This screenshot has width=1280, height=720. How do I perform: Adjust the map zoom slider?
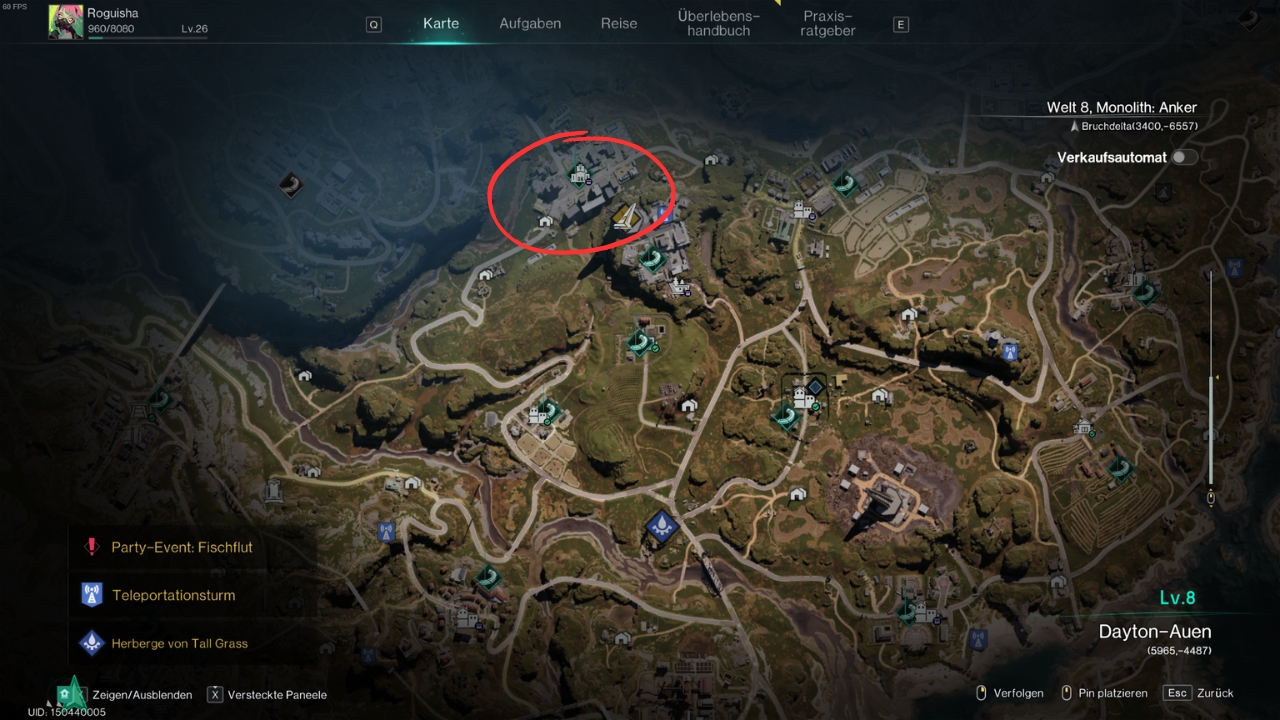(x=1211, y=378)
